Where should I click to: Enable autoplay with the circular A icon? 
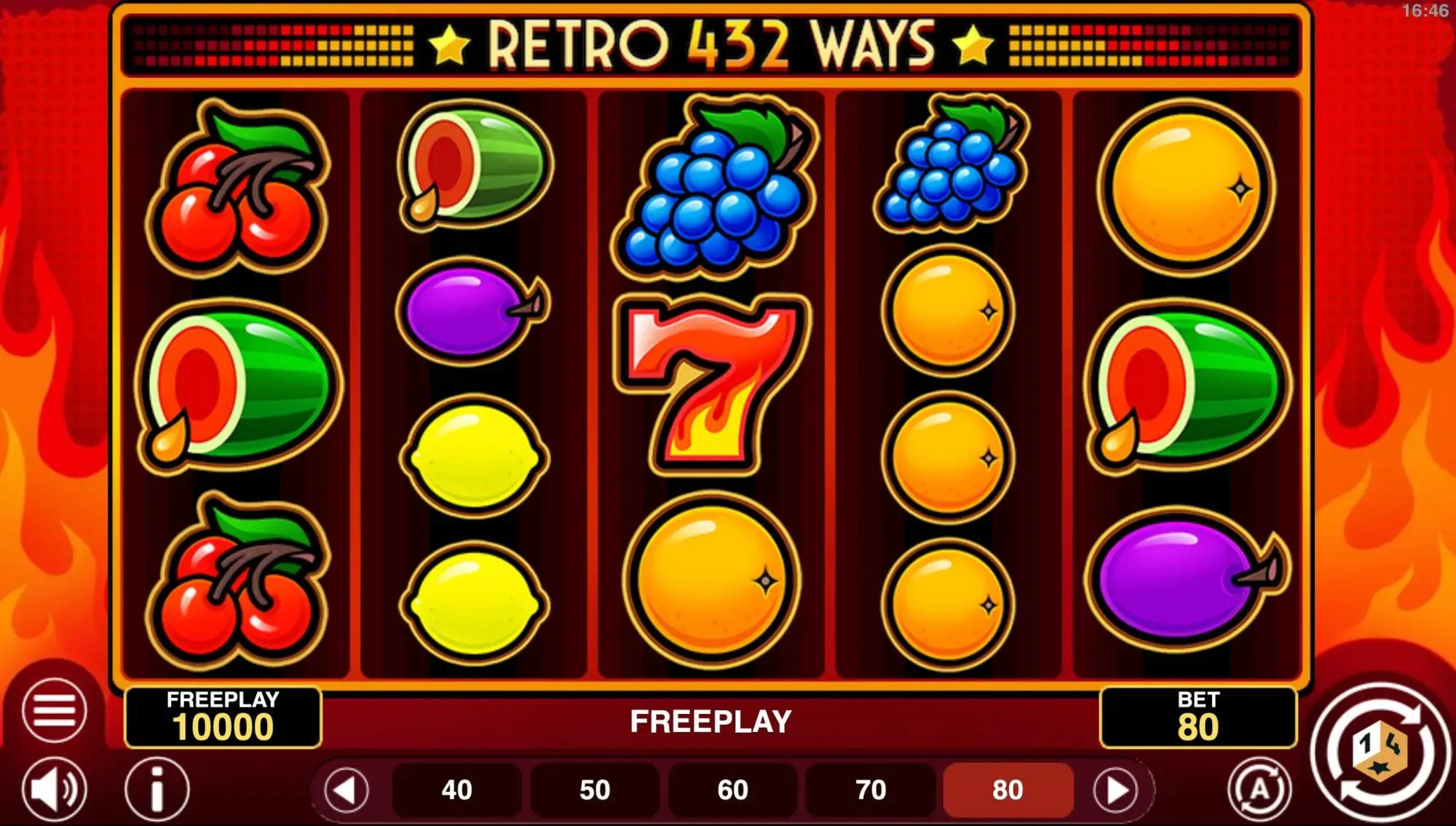point(1259,787)
